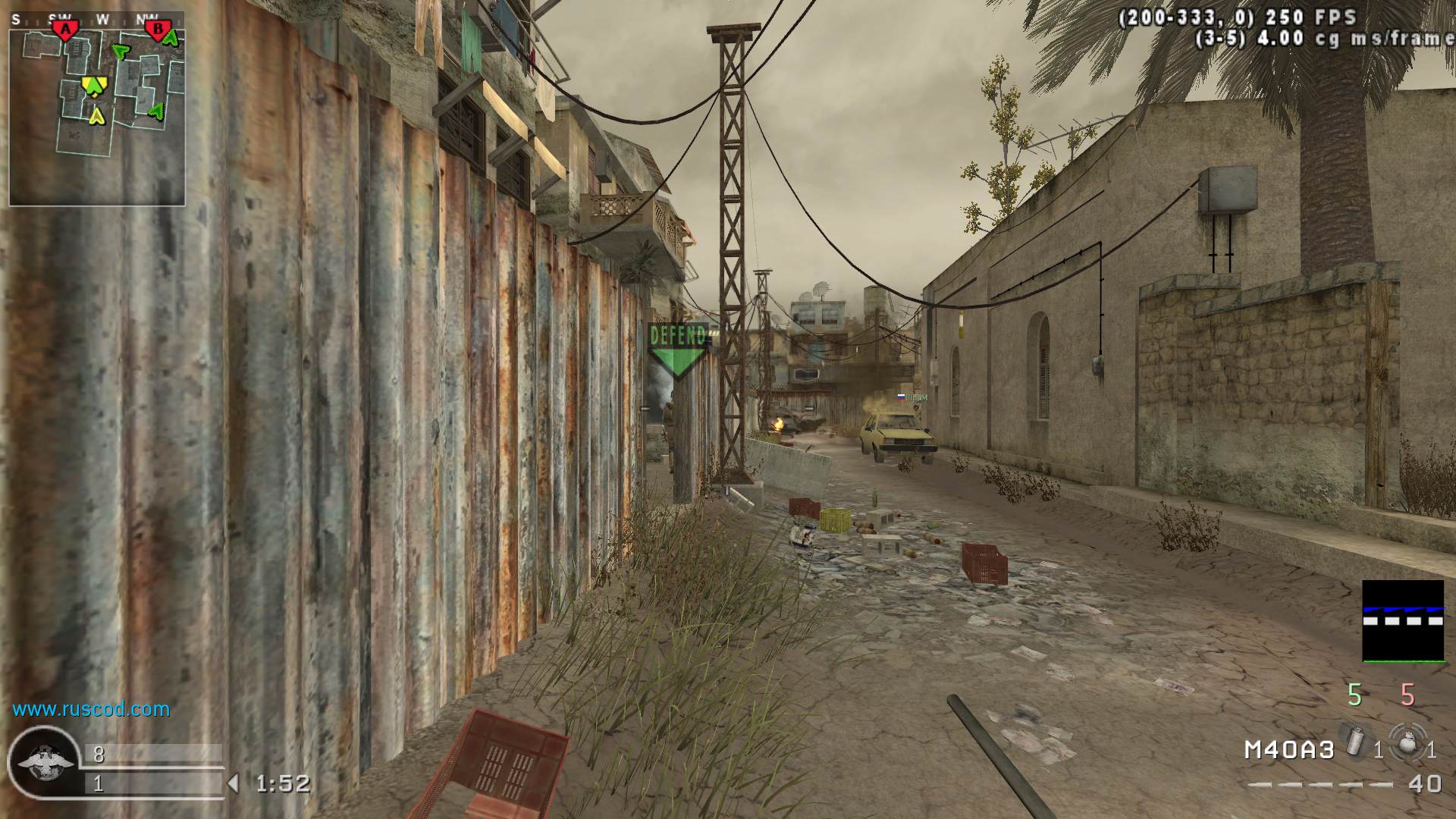Click the red A bomb site marker on minimap

click(66, 29)
